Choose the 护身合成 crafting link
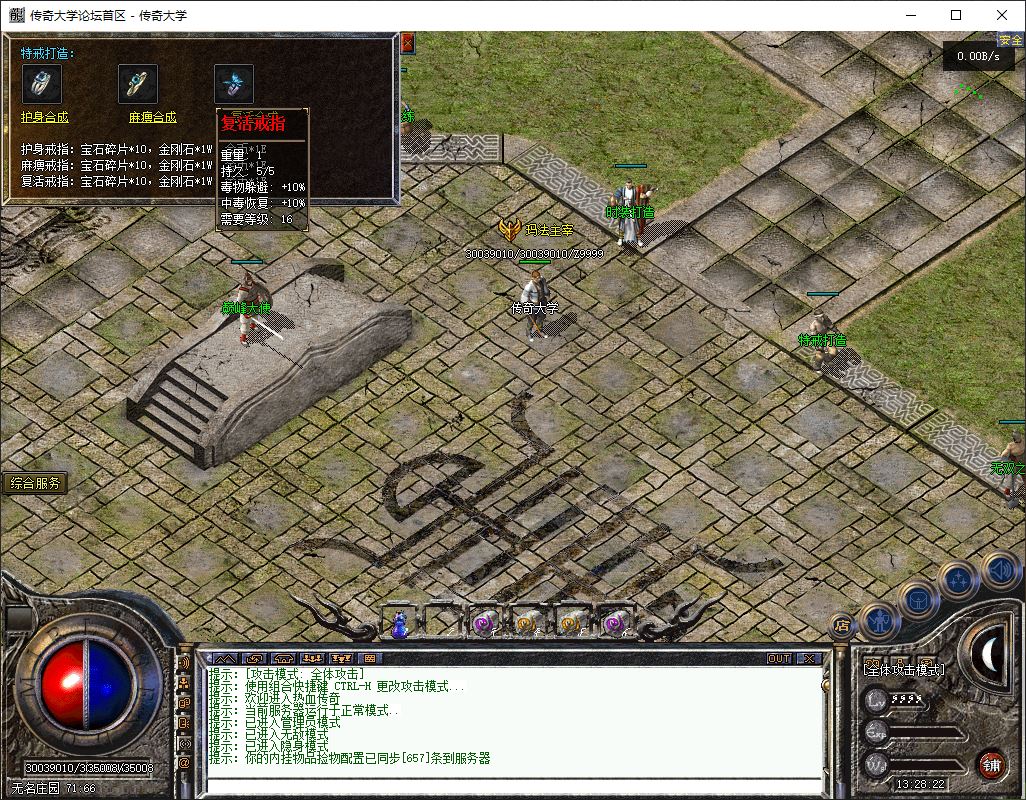The image size is (1026, 800). 45,117
